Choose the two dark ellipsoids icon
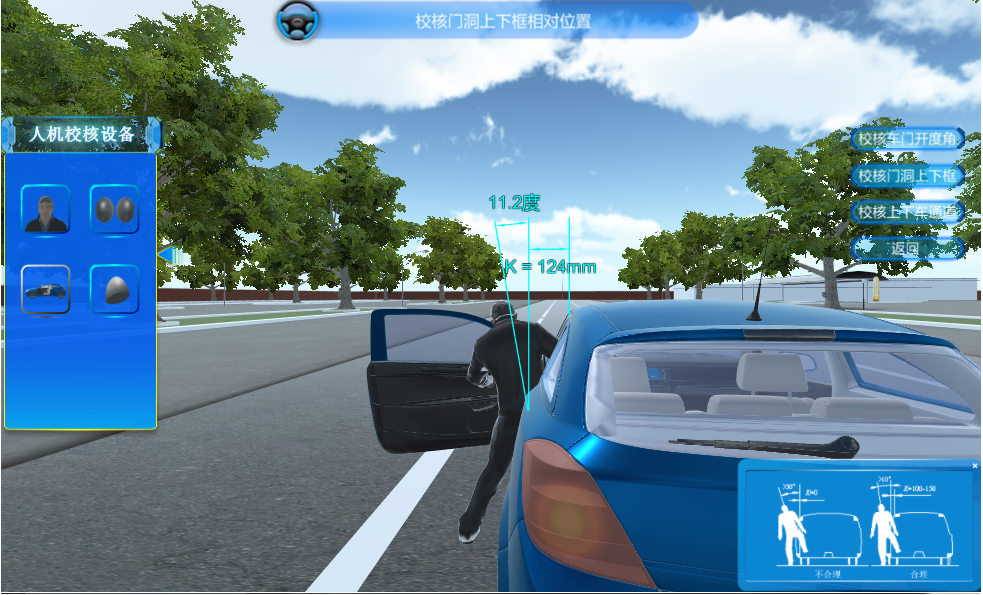983x595 pixels. coord(114,210)
